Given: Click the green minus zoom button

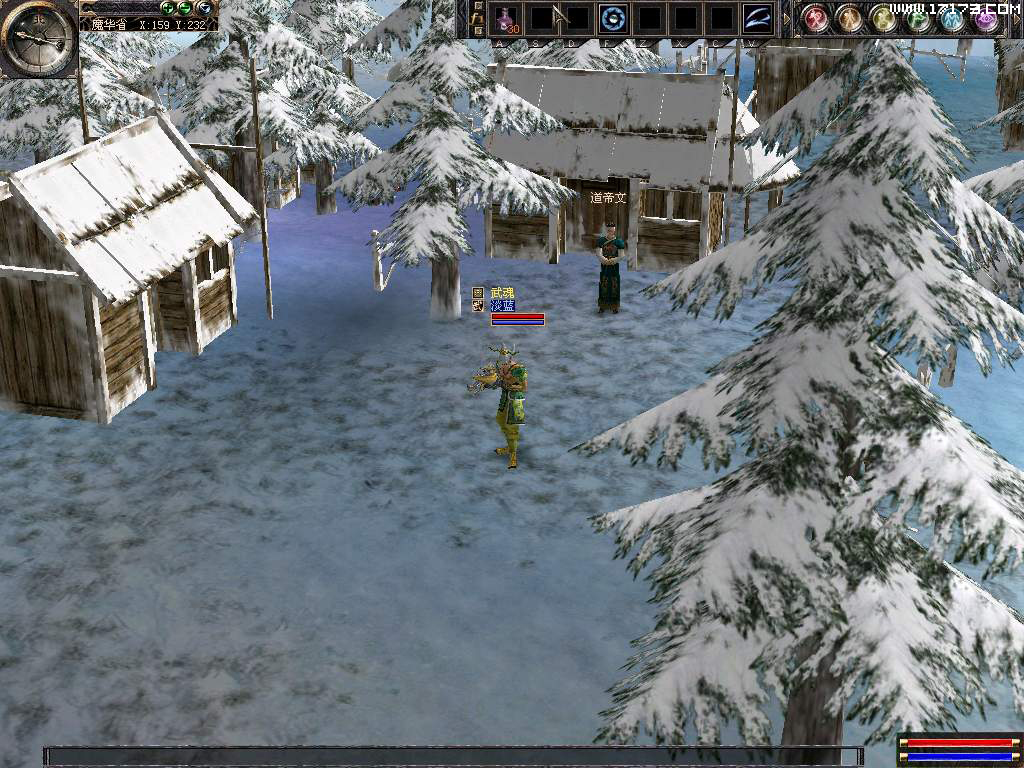Looking at the screenshot, I should 185,8.
